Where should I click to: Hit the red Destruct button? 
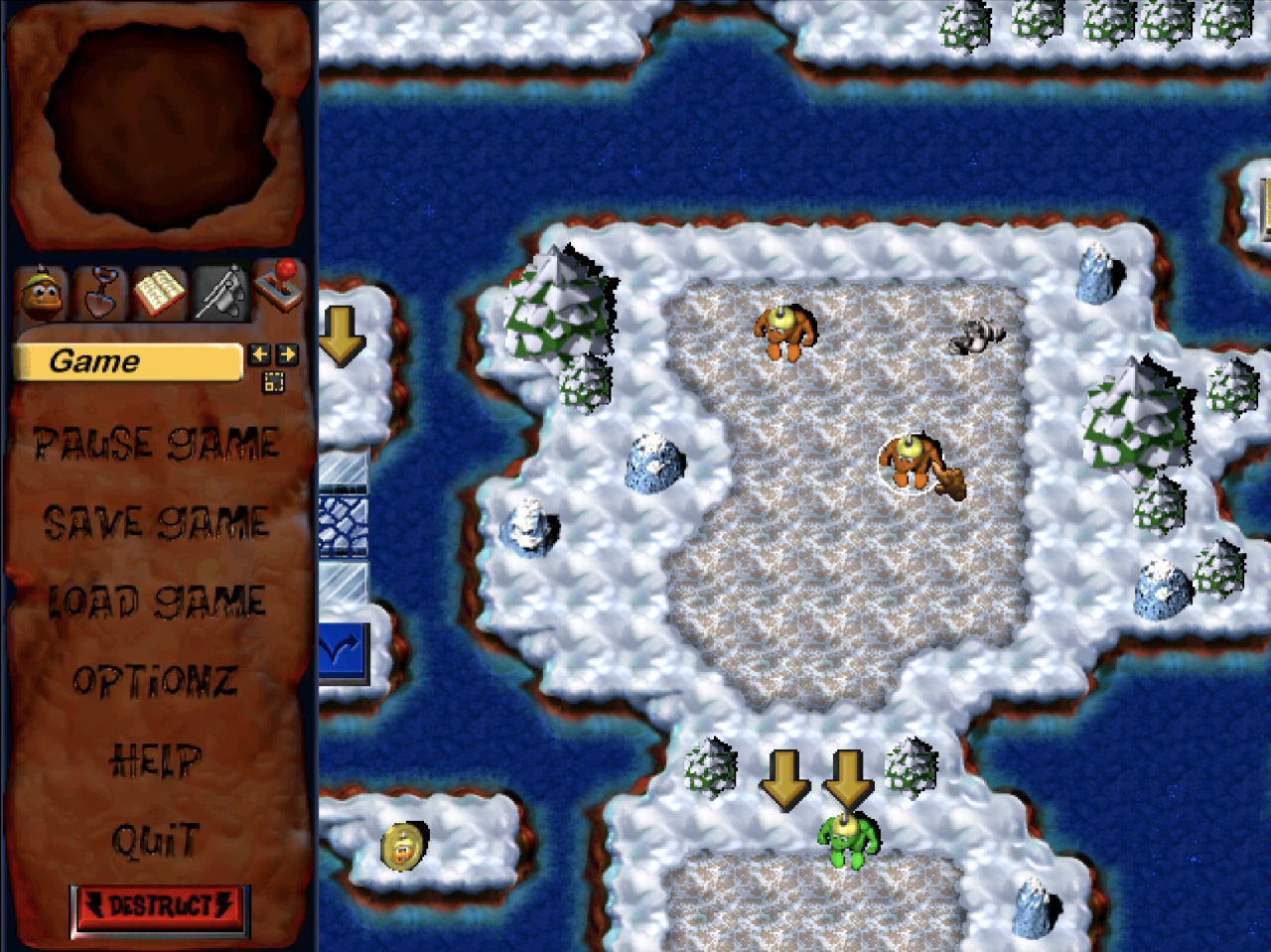click(x=159, y=907)
